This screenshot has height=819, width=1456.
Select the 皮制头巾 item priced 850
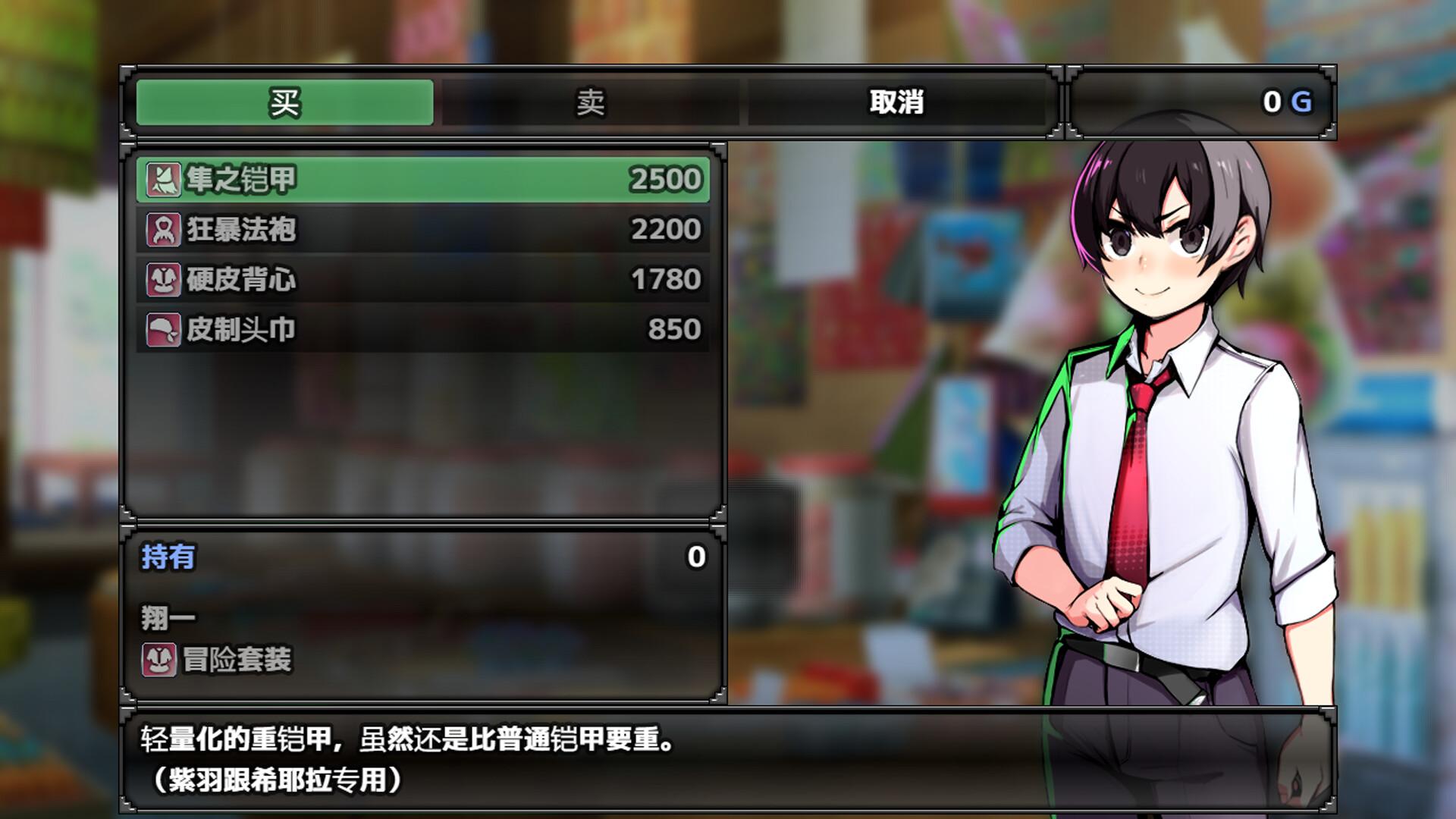tap(425, 329)
